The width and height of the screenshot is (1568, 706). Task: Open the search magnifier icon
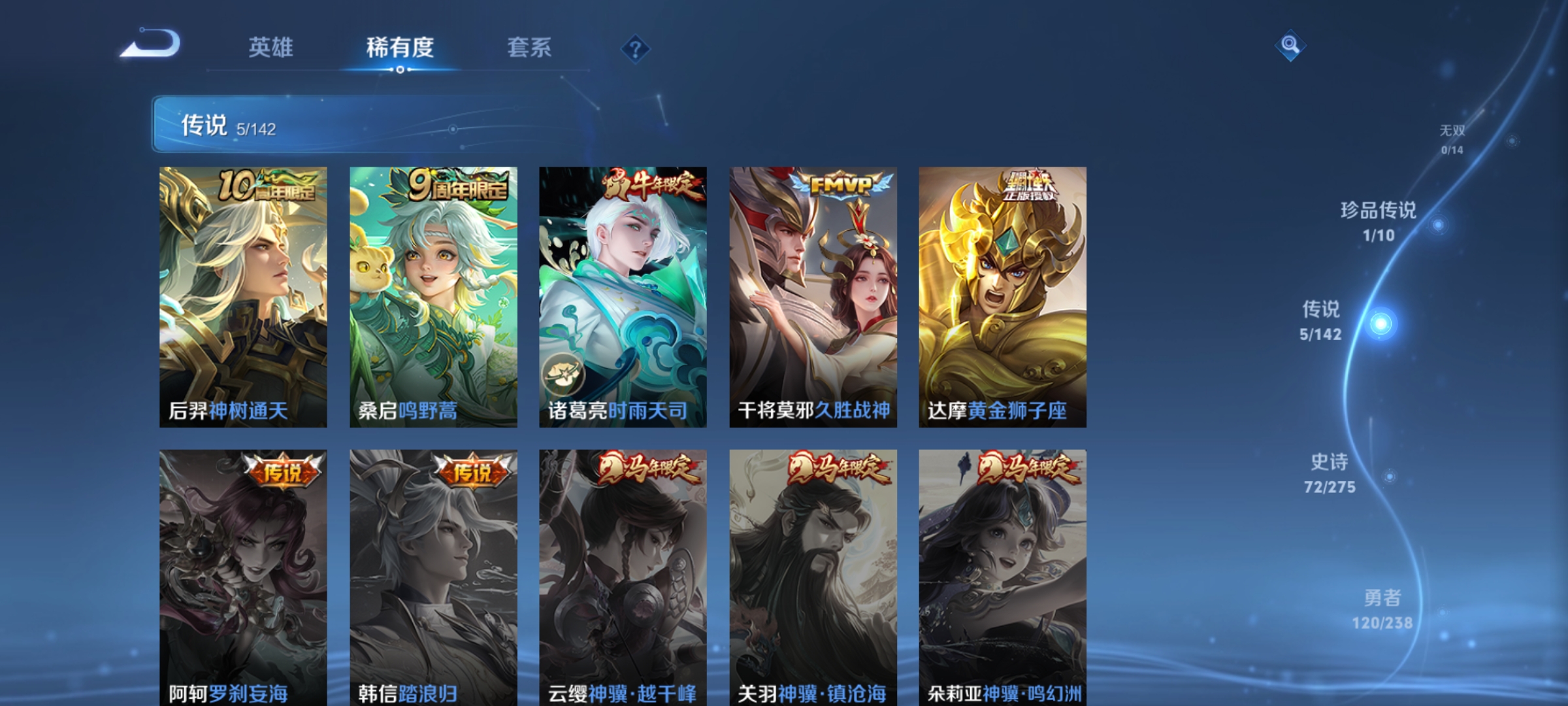[x=1290, y=46]
